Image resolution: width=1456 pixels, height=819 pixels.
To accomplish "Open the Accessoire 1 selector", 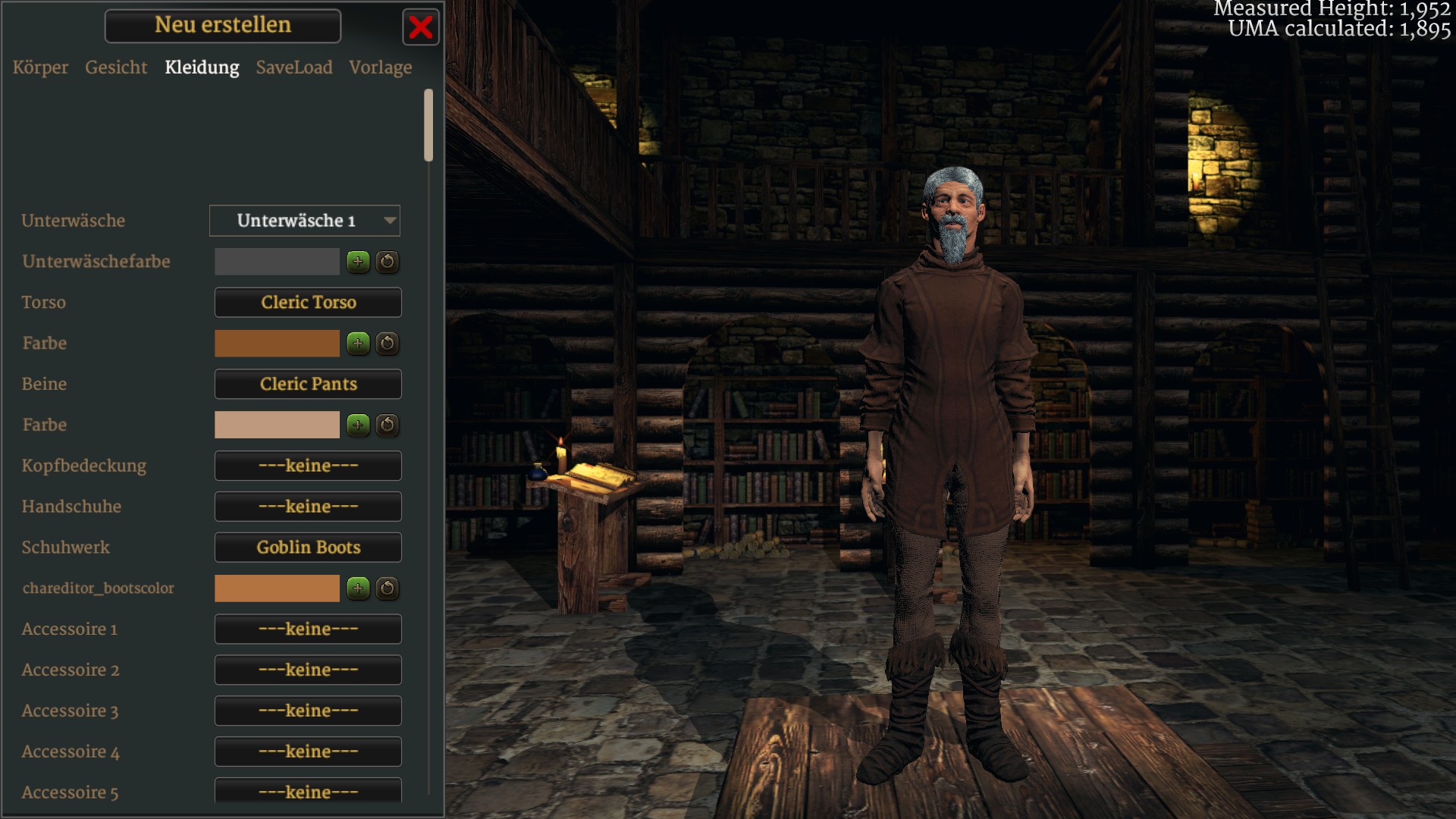I will [x=308, y=629].
